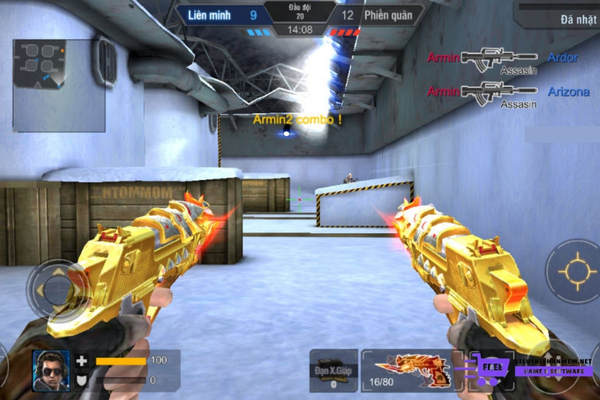Tap the minimap in the corner
The height and width of the screenshot is (400, 600).
click(59, 85)
